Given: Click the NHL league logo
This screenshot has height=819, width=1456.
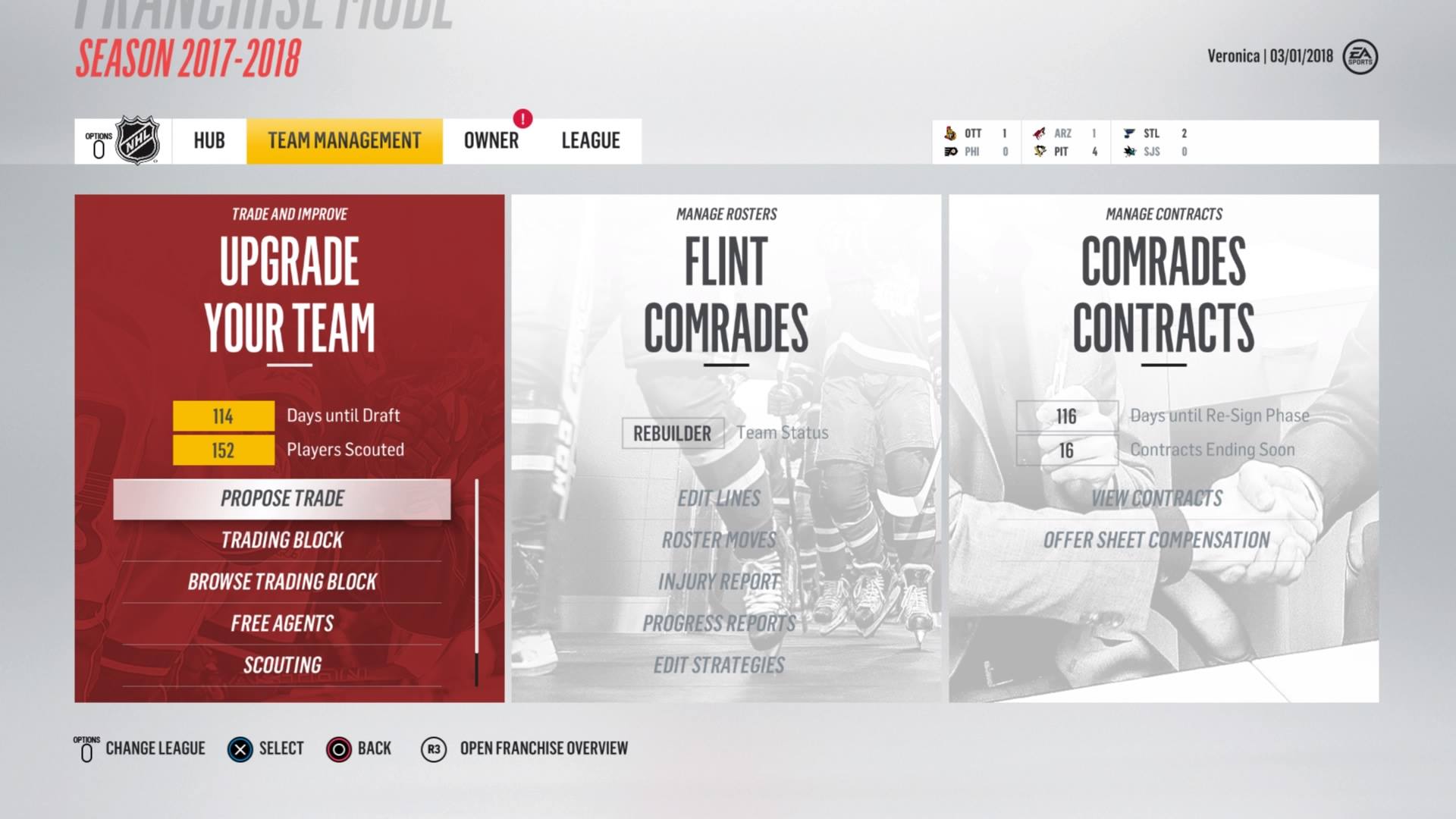Looking at the screenshot, I should 137,141.
